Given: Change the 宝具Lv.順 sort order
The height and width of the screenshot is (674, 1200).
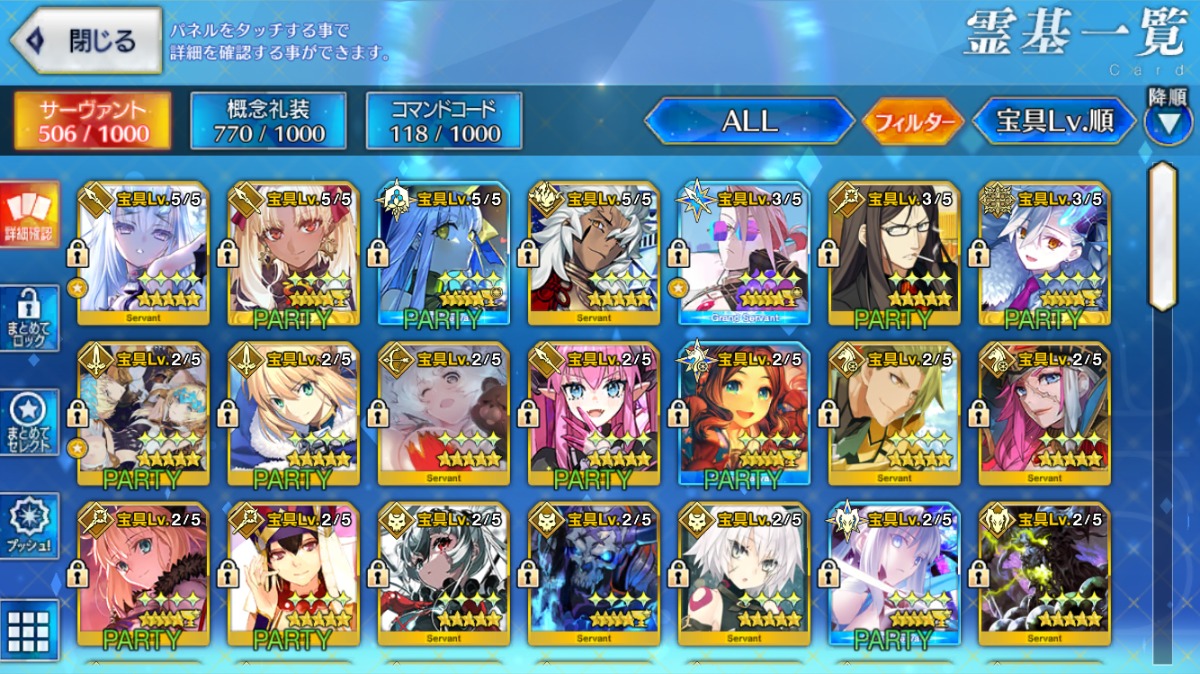Looking at the screenshot, I should (x=1054, y=122).
